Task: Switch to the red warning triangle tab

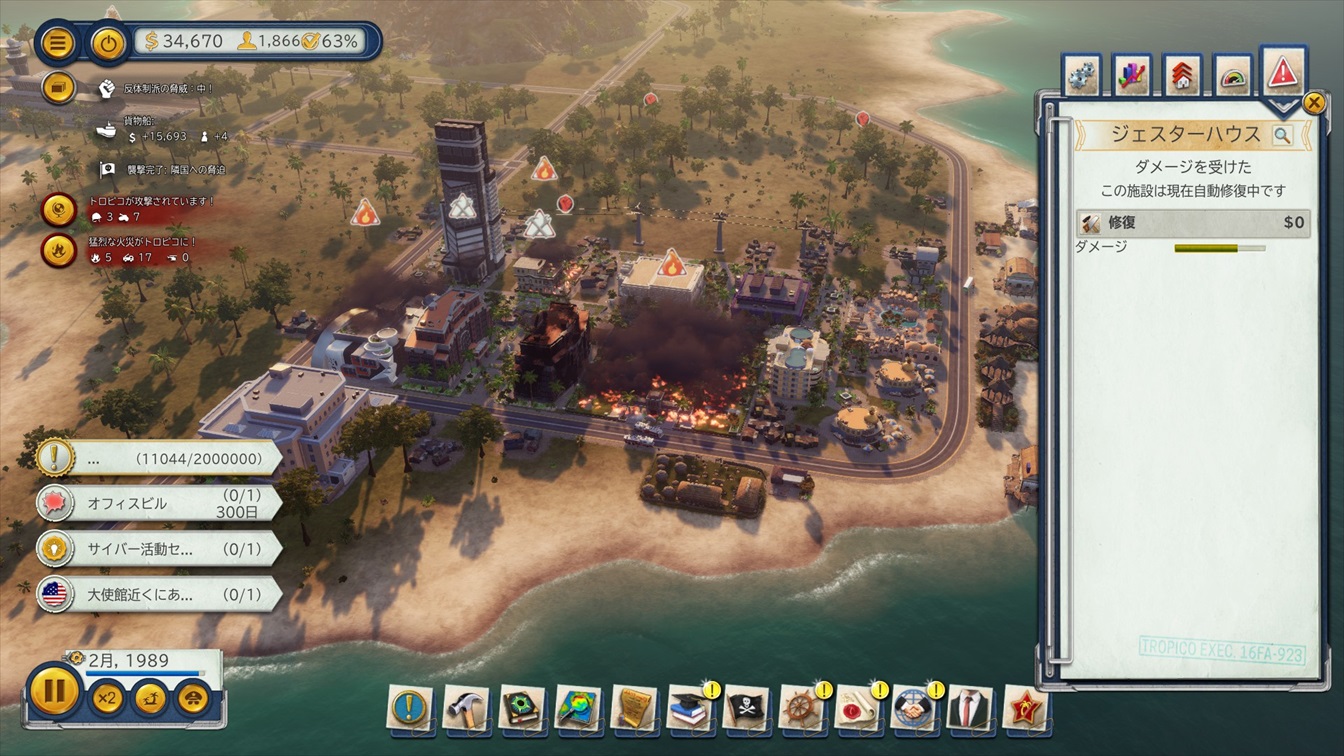Action: [1283, 72]
